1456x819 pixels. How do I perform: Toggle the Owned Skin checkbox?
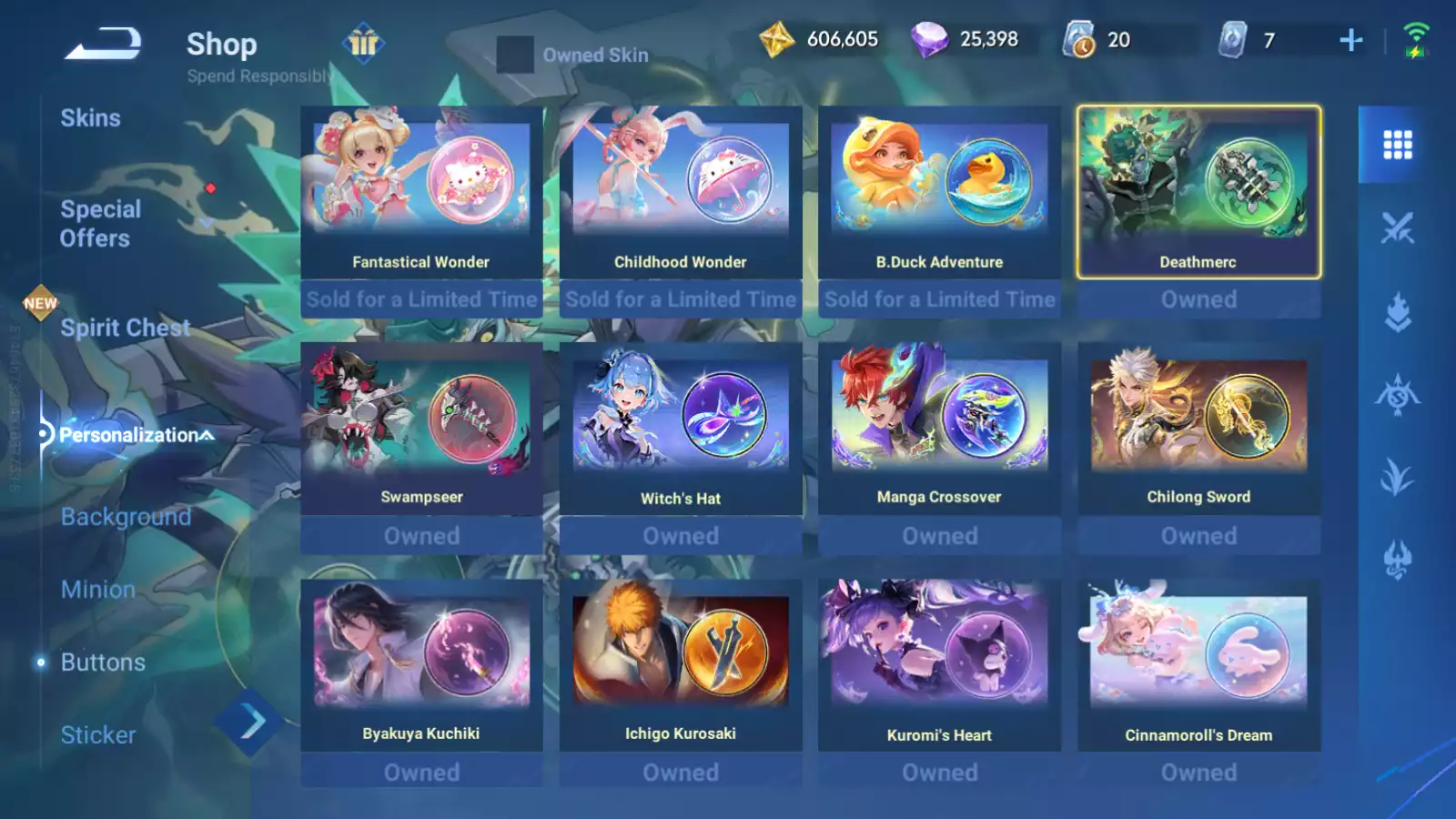(x=515, y=55)
